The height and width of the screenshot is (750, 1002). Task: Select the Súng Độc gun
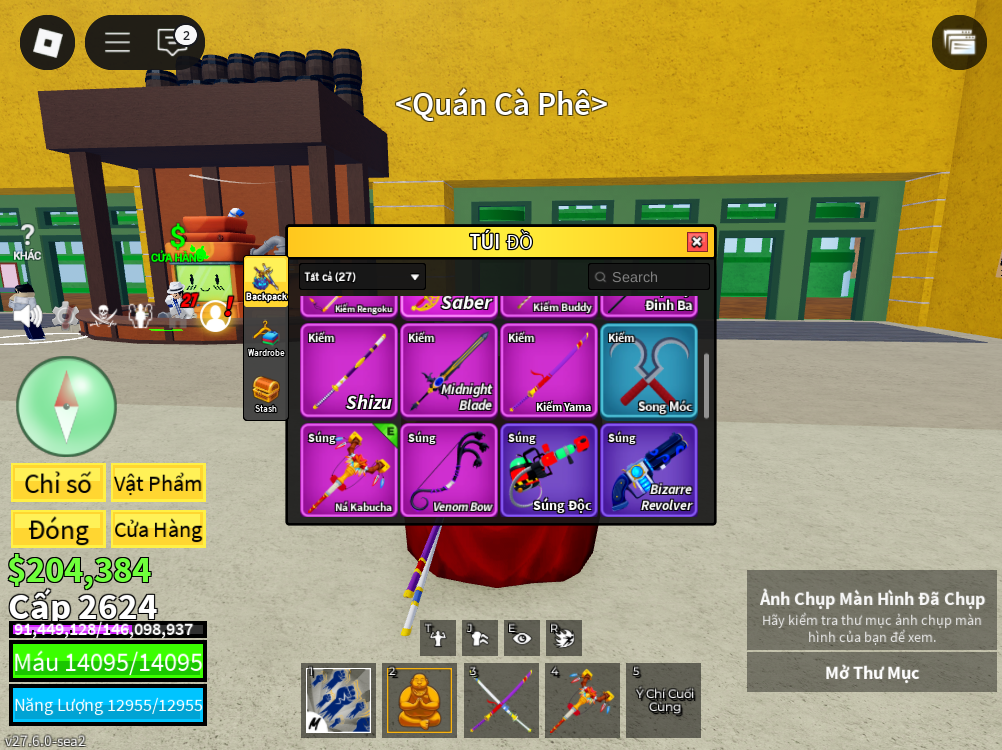coord(549,470)
